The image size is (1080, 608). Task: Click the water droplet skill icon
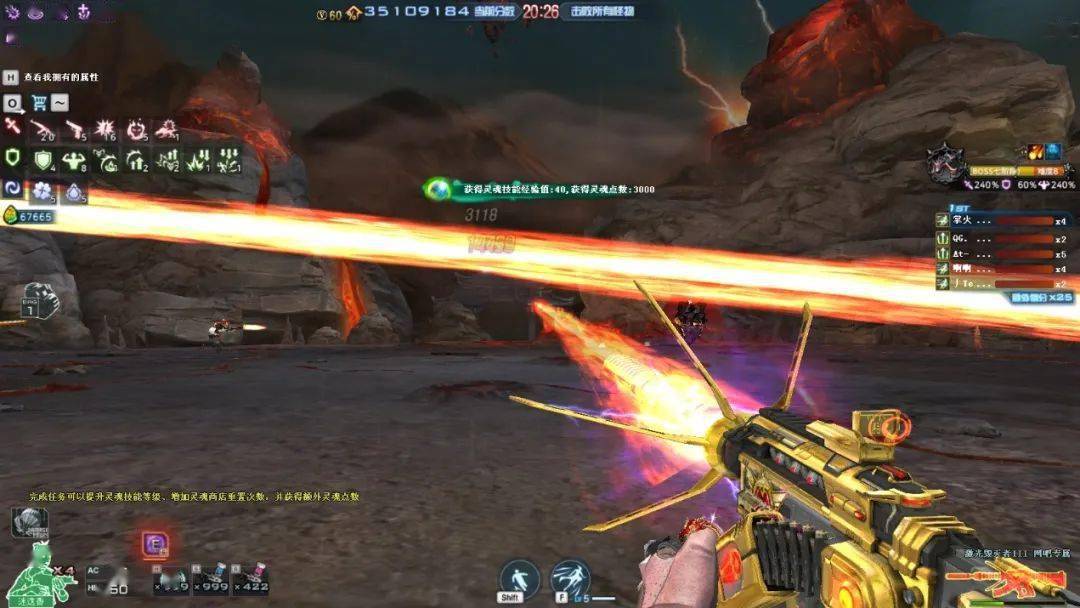[76, 191]
